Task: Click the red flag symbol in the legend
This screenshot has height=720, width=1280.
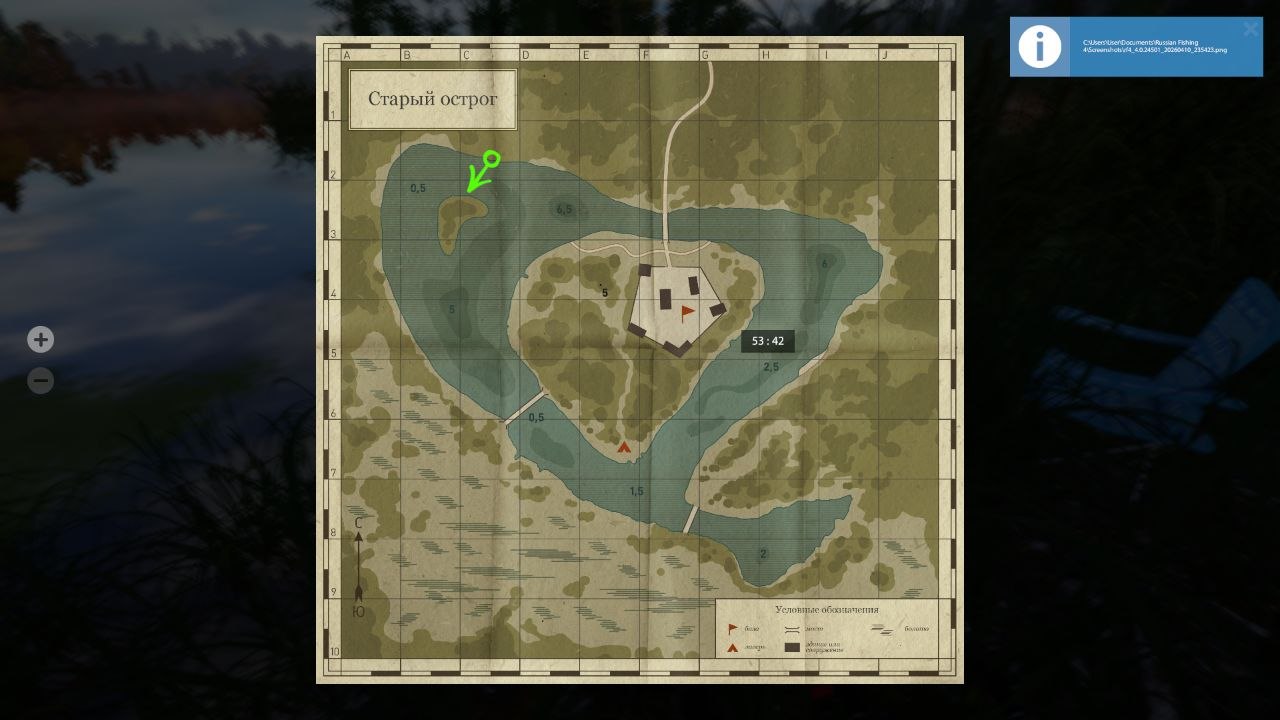Action: pos(732,628)
